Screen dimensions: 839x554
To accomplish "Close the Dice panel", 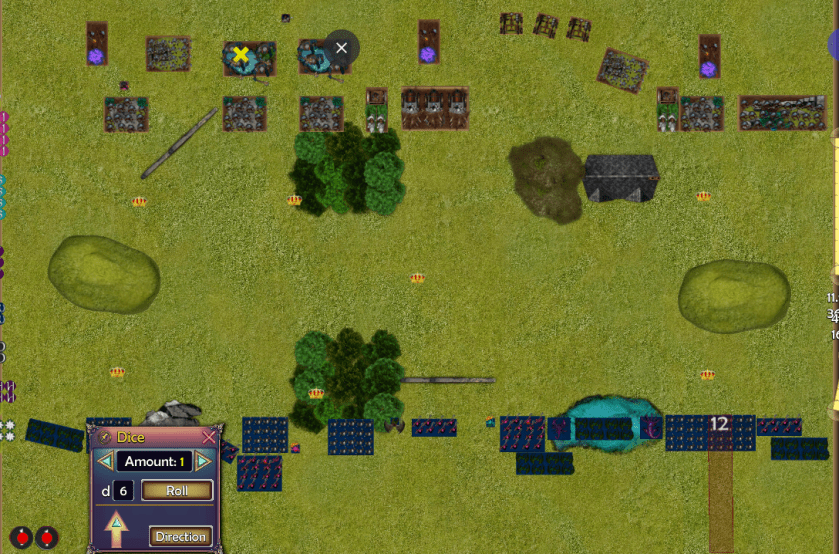I will 209,437.
